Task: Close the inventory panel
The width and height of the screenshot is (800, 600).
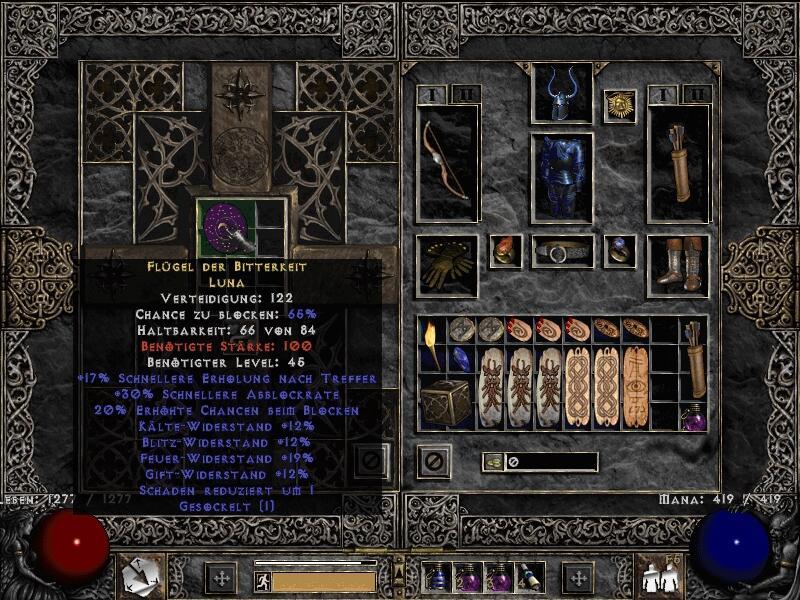Action: (434, 462)
